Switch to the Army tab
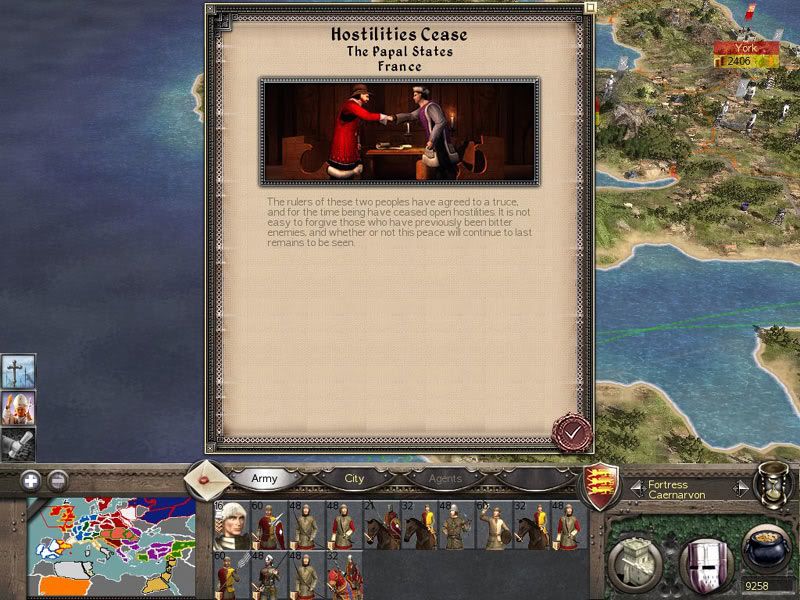Image resolution: width=800 pixels, height=600 pixels. (x=264, y=479)
